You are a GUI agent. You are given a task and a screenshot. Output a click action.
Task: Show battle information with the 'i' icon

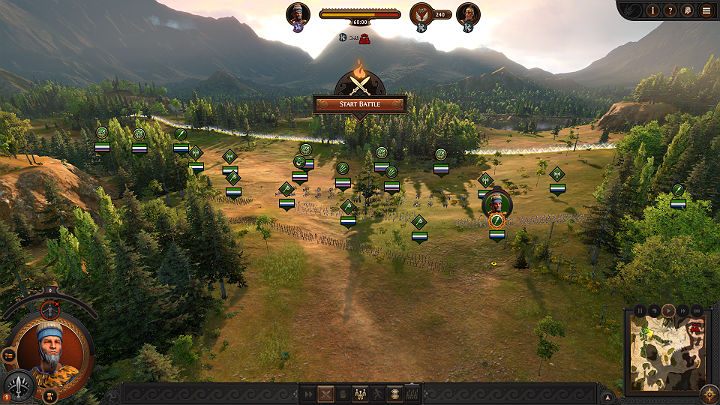[652, 10]
